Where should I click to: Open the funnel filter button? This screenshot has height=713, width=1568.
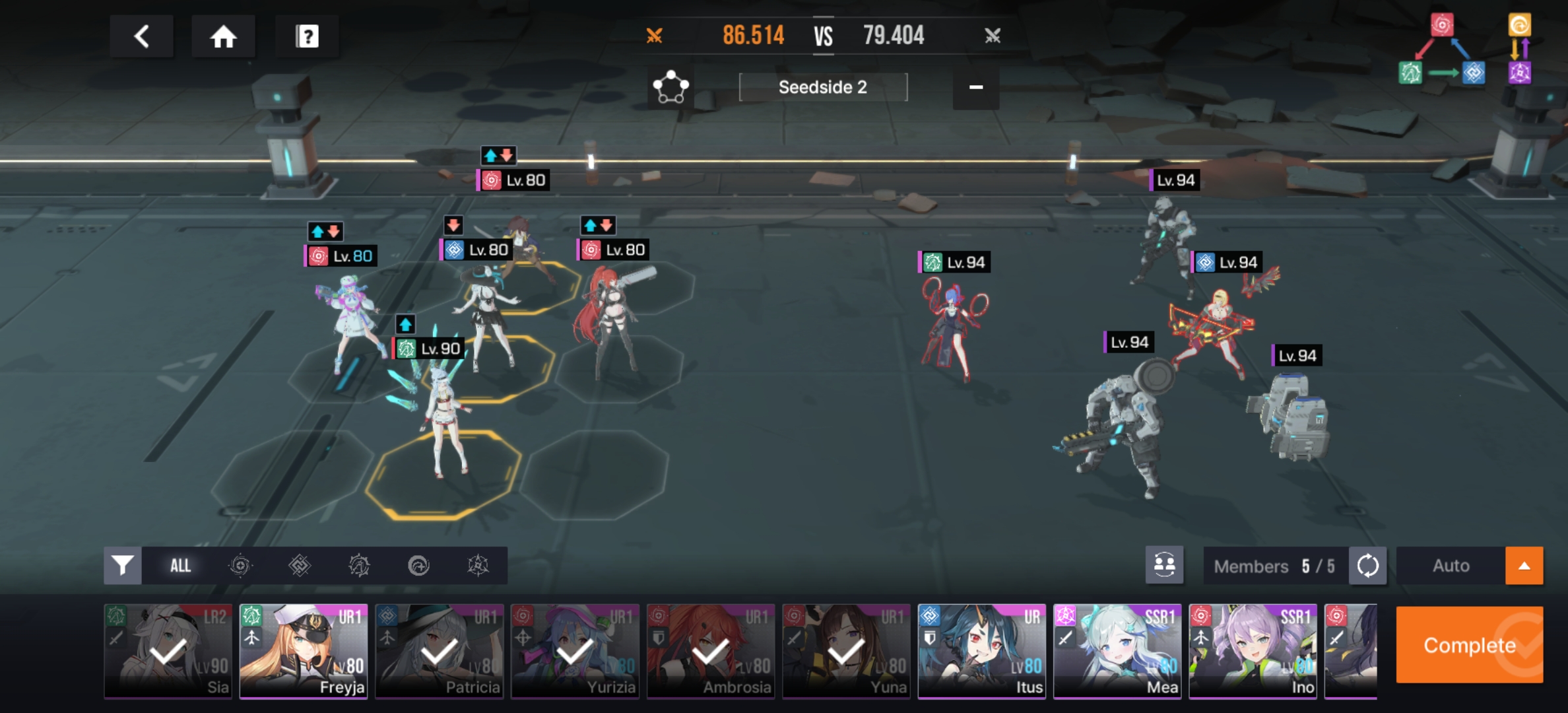123,566
